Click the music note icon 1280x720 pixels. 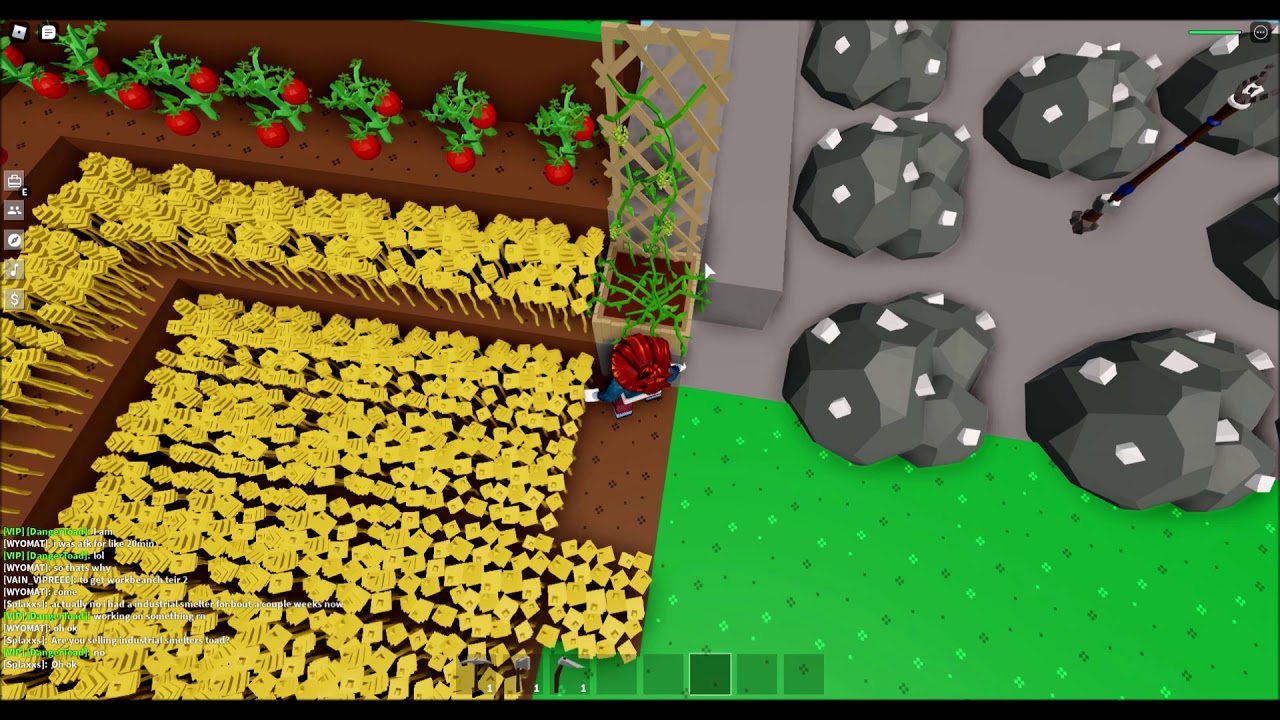13,269
